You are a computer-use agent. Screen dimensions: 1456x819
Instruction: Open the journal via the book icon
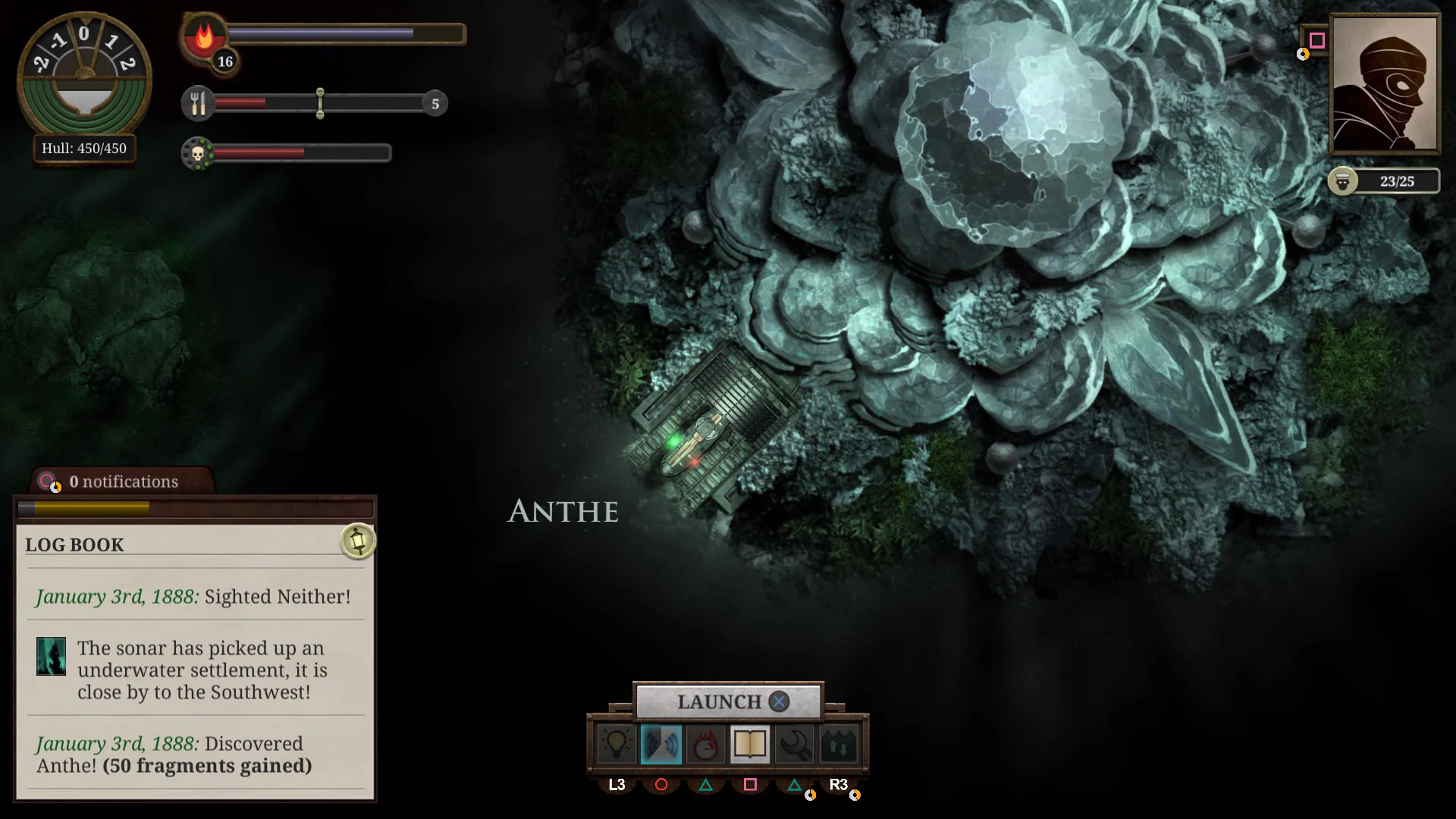pos(749,743)
